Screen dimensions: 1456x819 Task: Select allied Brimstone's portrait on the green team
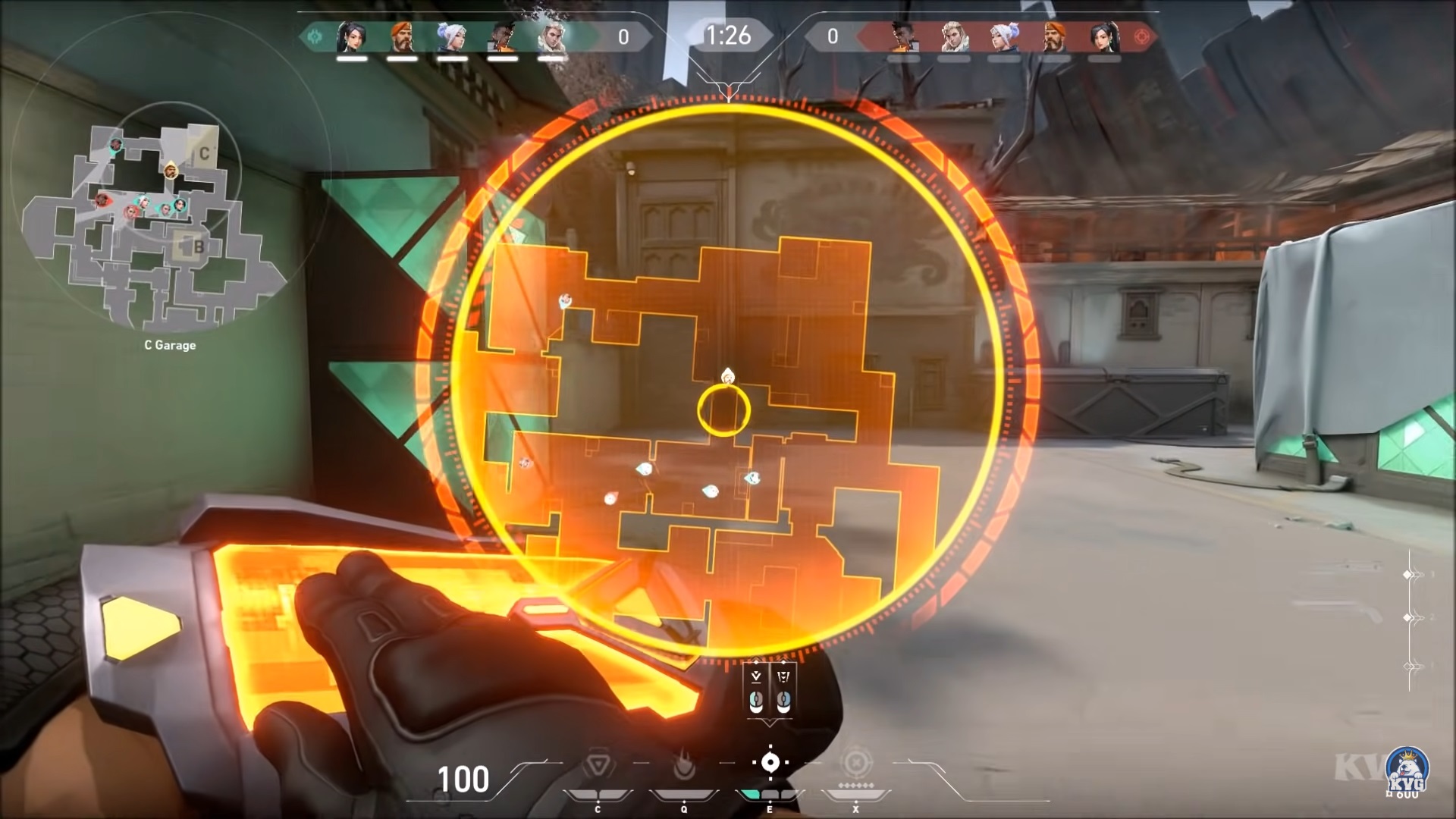click(x=401, y=36)
